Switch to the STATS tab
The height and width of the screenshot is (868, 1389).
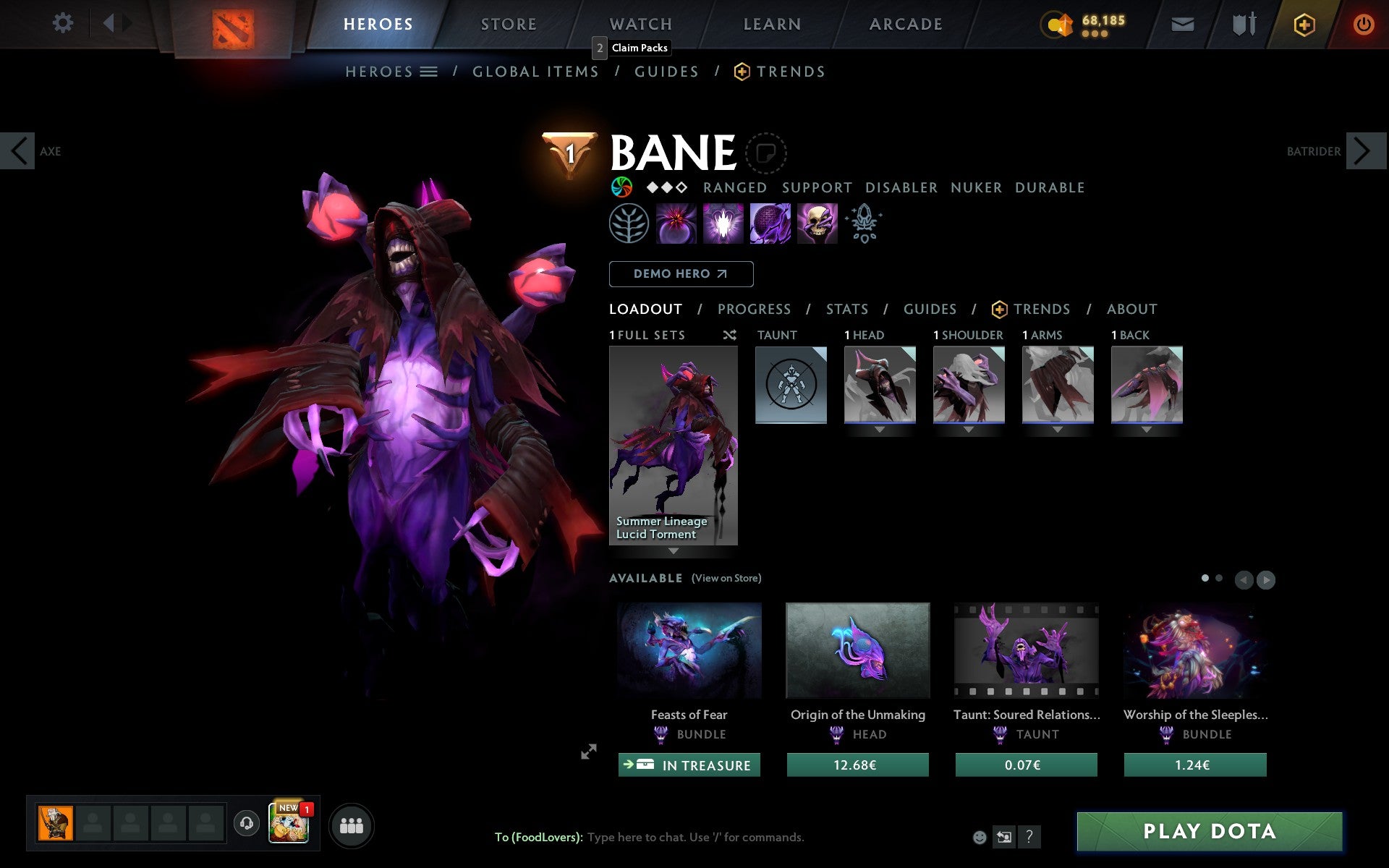846,309
